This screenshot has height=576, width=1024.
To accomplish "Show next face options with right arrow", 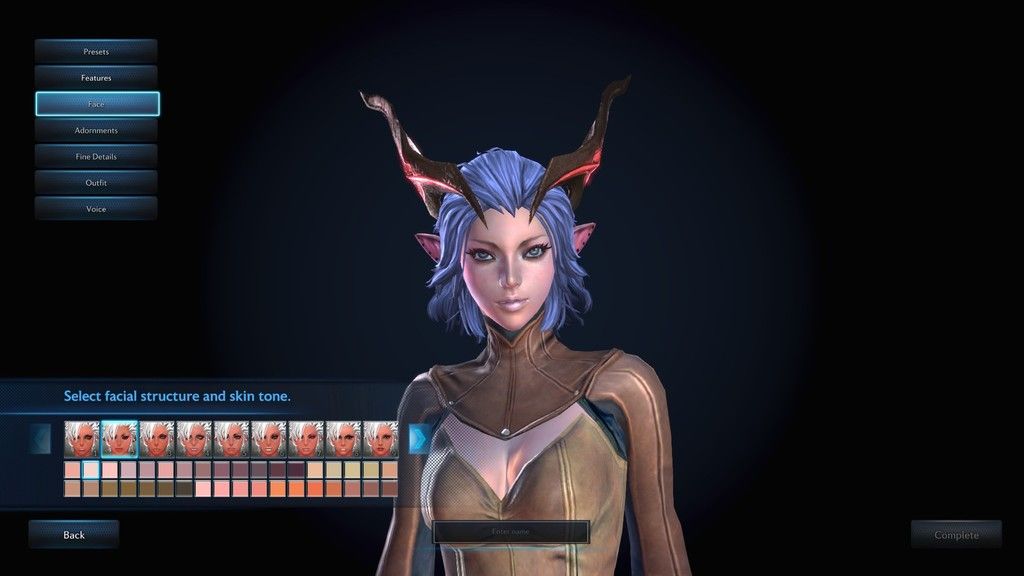I will pyautogui.click(x=419, y=438).
